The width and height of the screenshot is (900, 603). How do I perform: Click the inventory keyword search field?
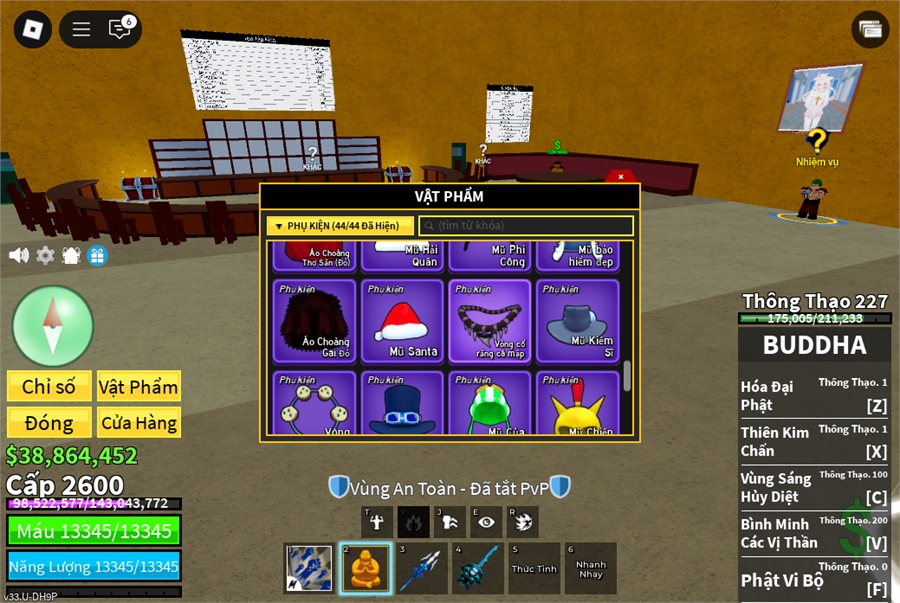(526, 226)
